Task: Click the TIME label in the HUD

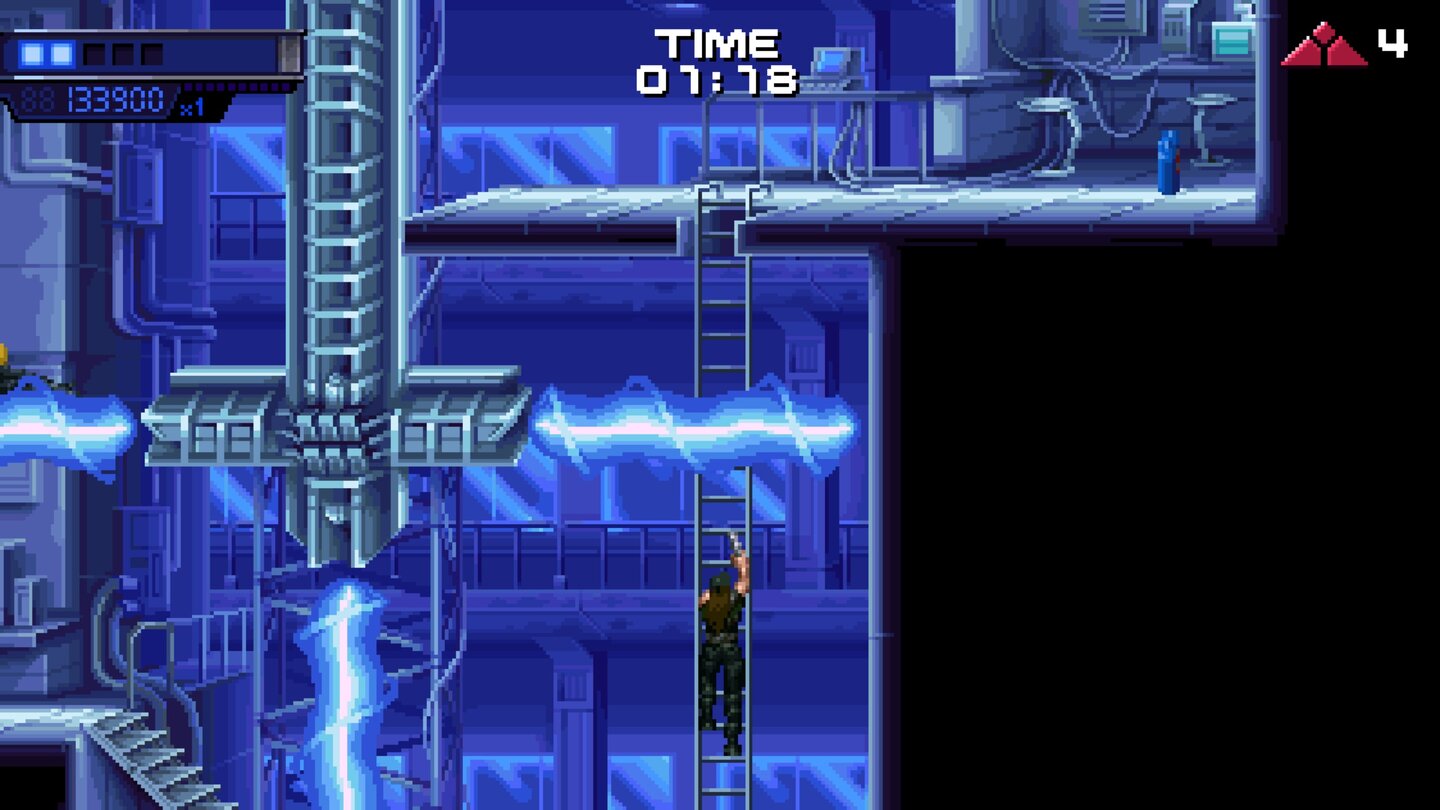Action: pyautogui.click(x=716, y=41)
